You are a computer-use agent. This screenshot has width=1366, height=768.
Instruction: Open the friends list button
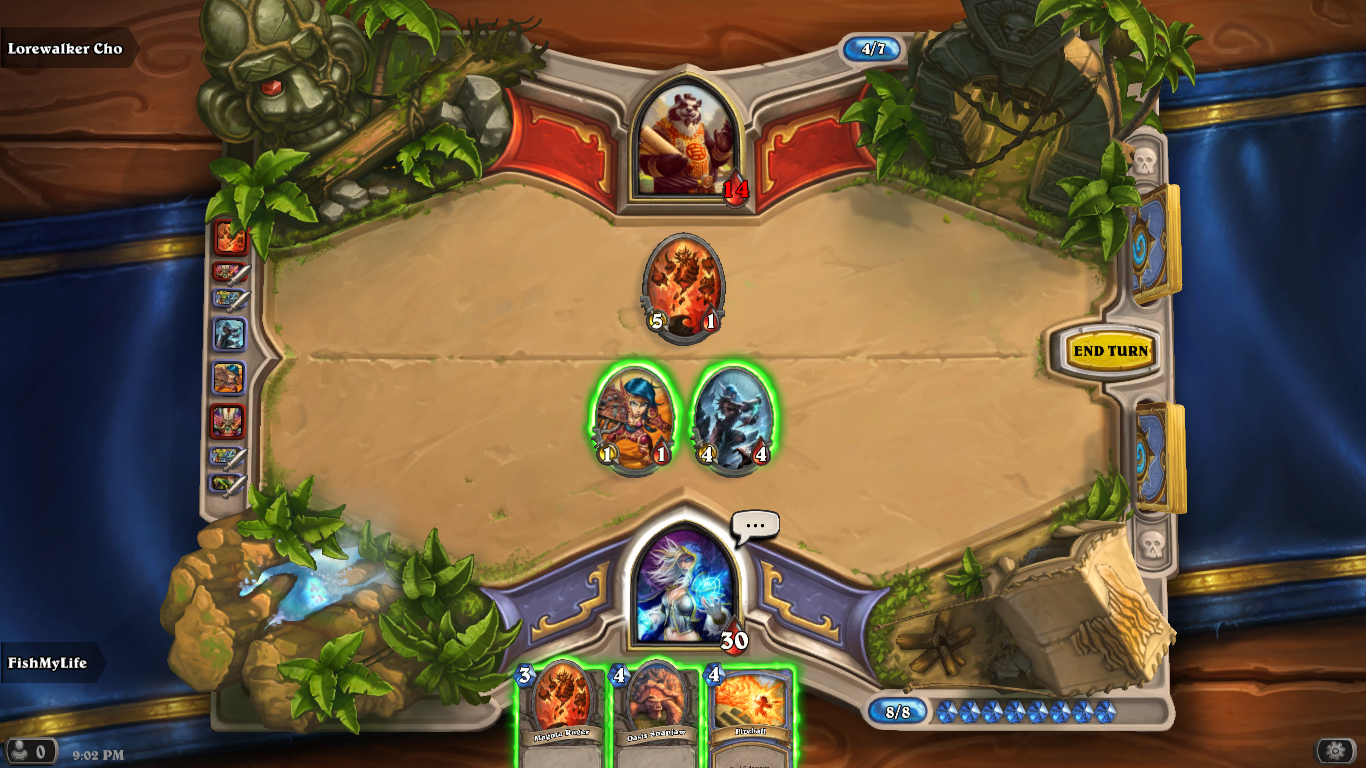pos(30,750)
